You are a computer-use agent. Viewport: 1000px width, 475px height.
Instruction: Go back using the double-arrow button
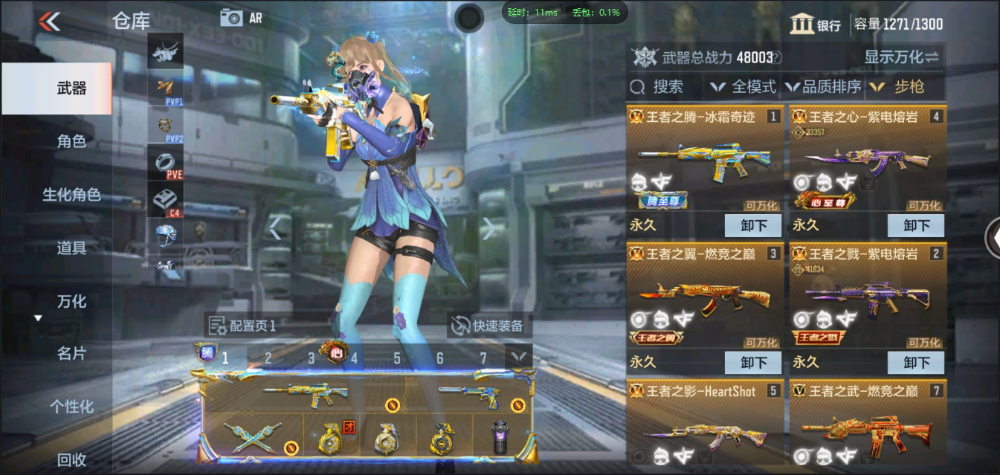[x=48, y=21]
